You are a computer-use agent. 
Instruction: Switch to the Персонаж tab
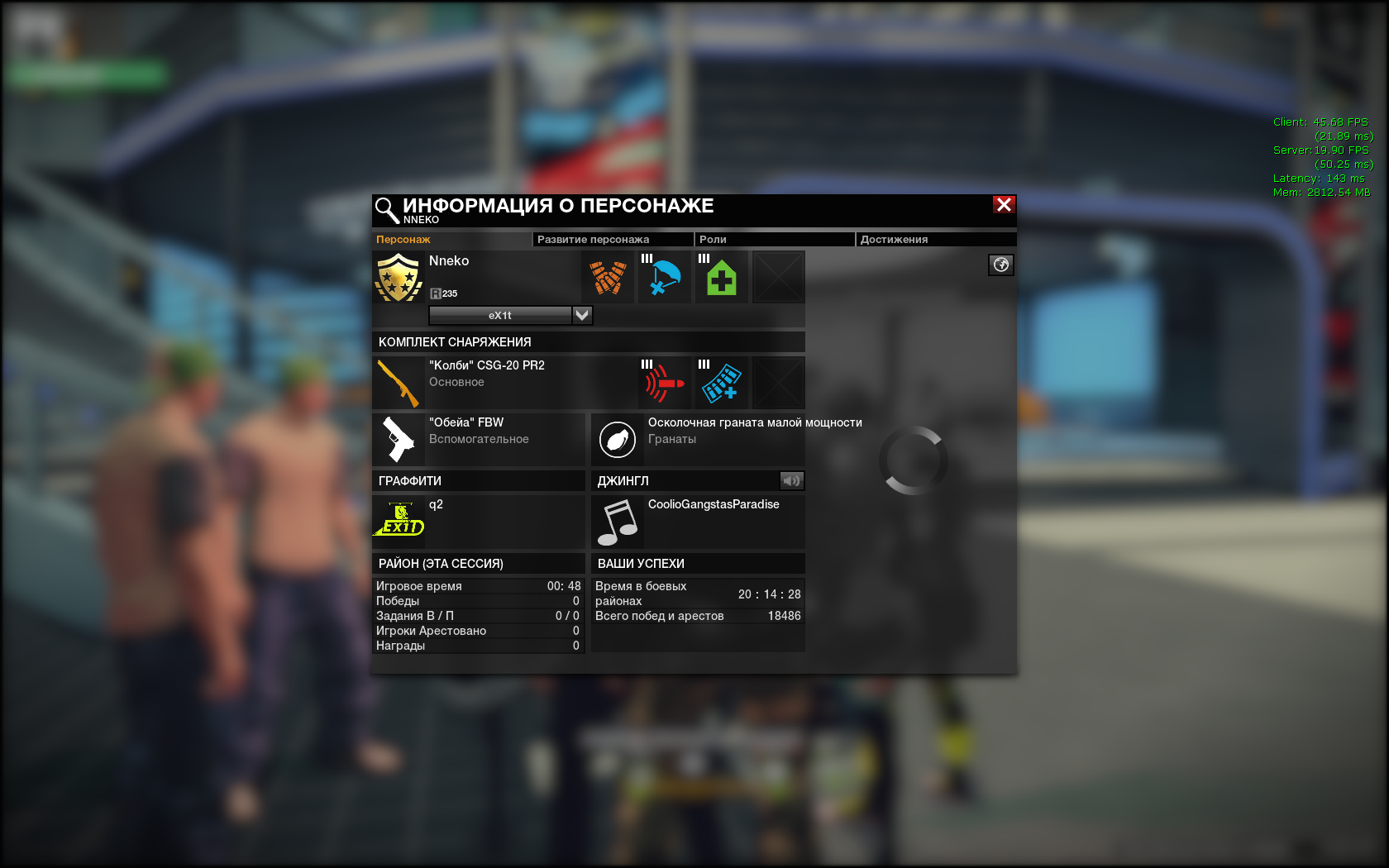click(403, 240)
